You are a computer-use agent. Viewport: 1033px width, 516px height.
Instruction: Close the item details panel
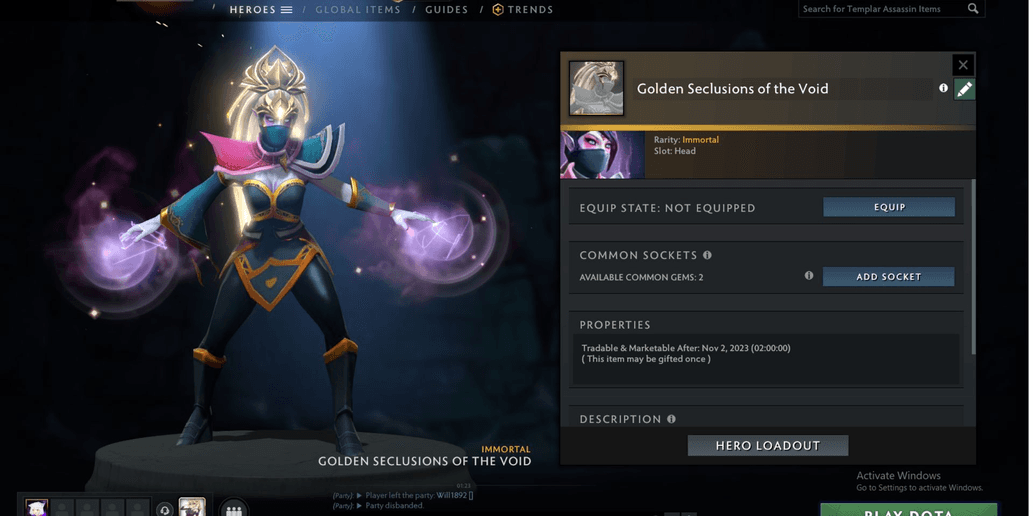pyautogui.click(x=963, y=65)
